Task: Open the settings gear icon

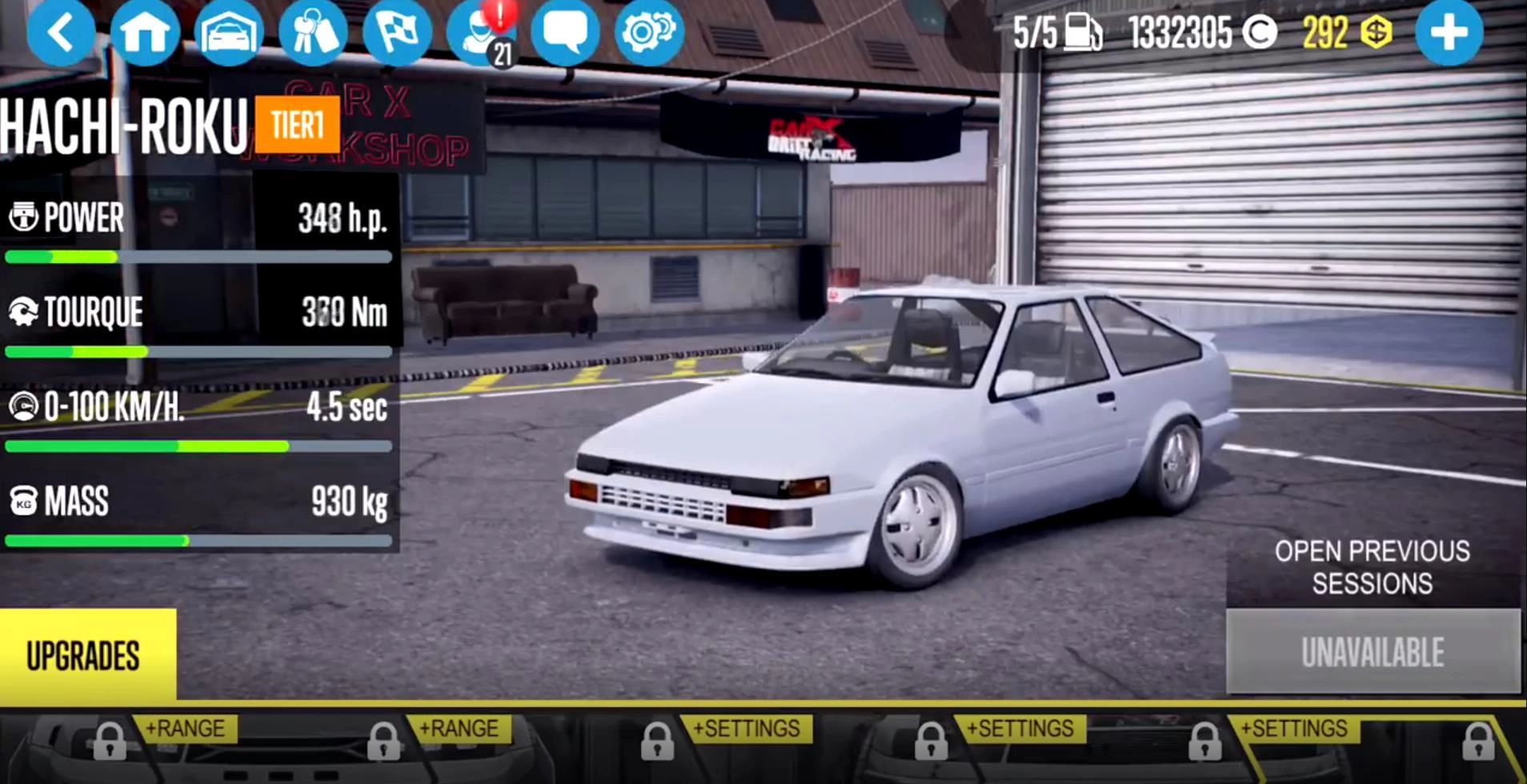Action: pos(648,32)
